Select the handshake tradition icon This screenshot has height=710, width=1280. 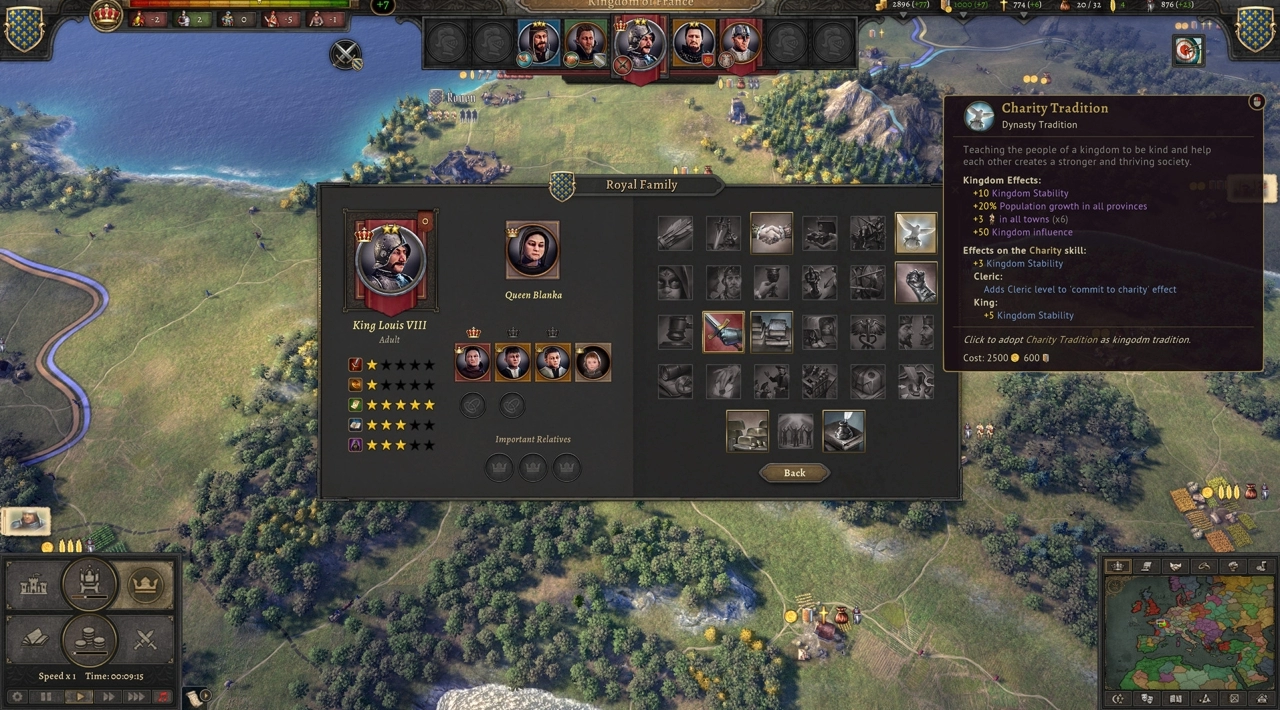771,233
